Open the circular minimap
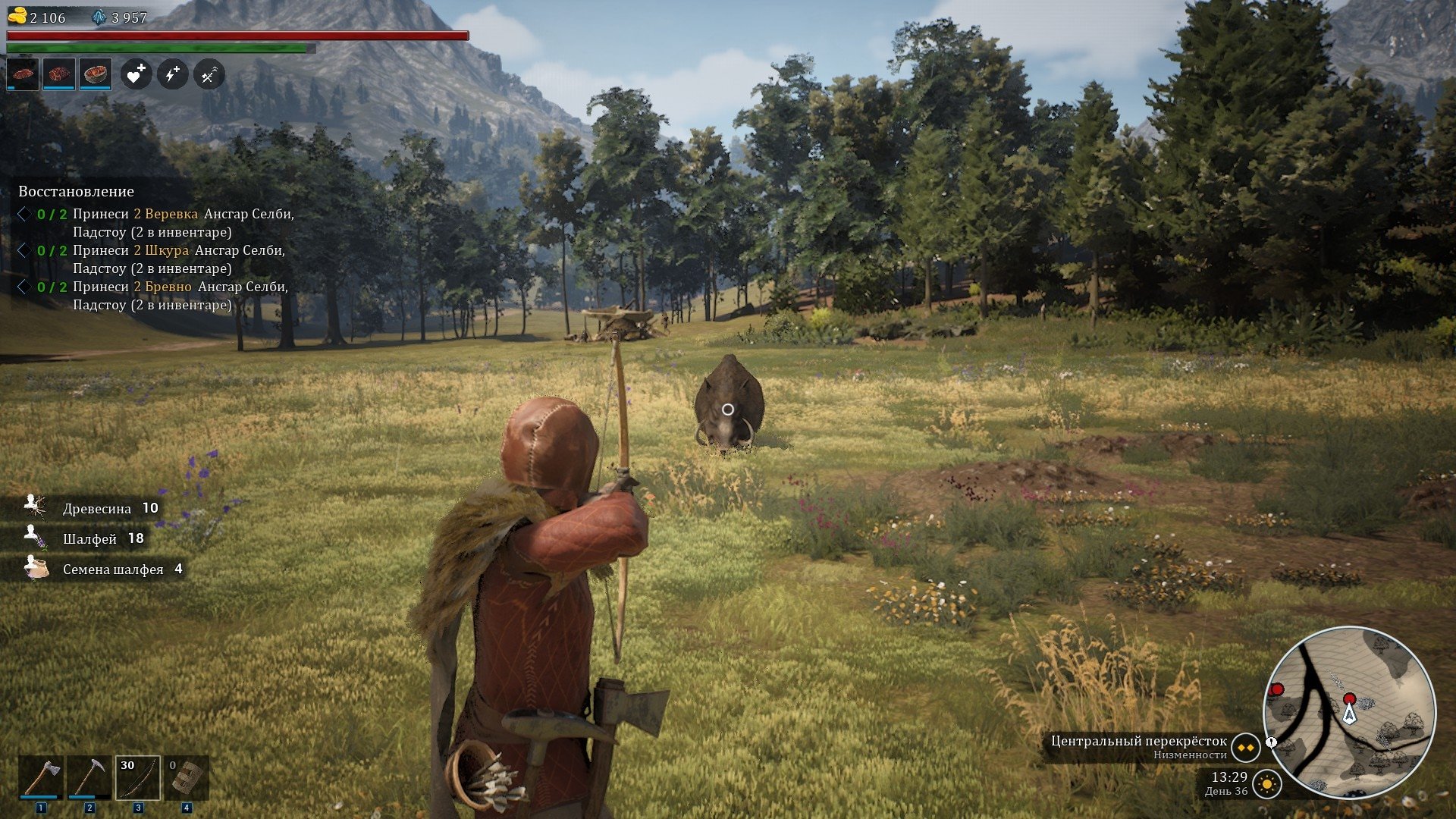The image size is (1456, 819). [1349, 711]
